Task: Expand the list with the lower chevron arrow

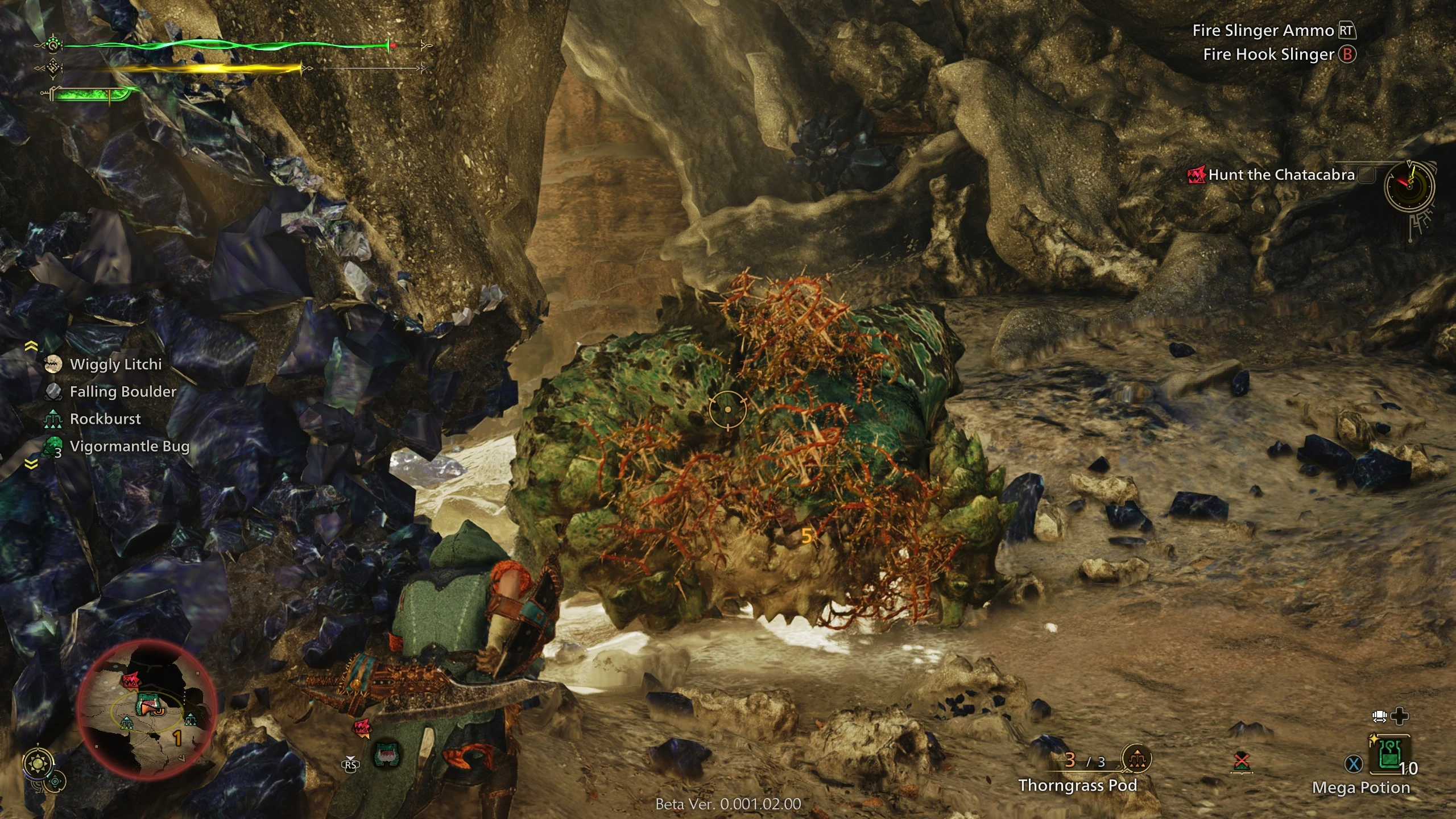Action: coord(31,465)
